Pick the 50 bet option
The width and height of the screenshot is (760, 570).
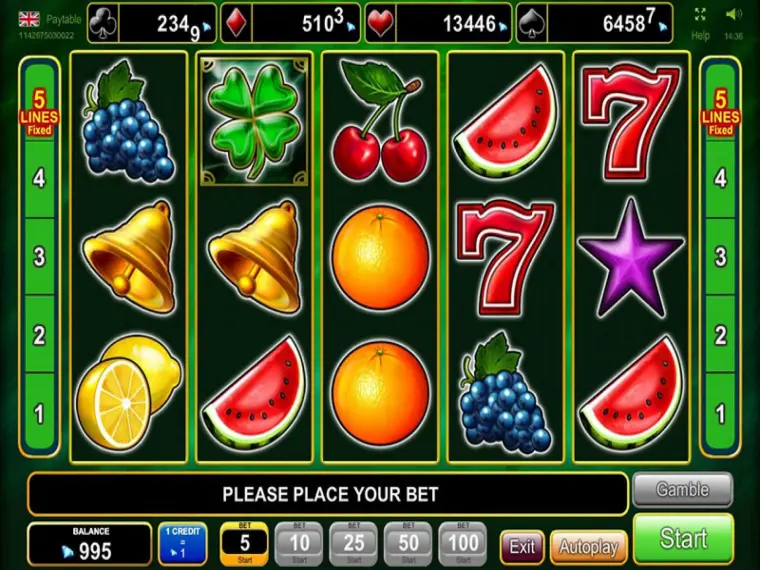407,543
